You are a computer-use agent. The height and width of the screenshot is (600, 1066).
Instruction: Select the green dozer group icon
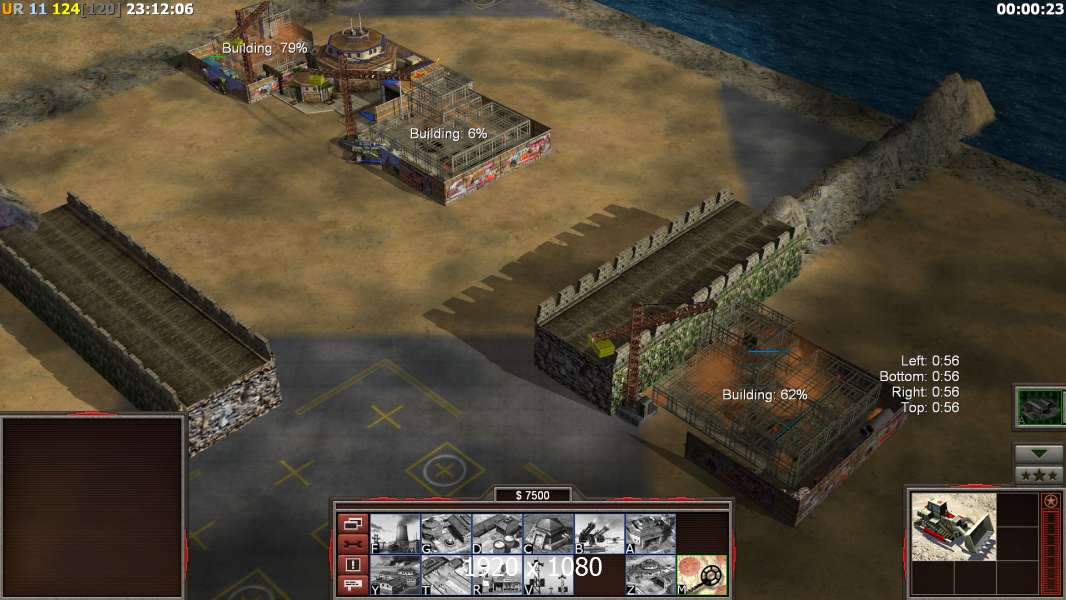(x=1039, y=407)
